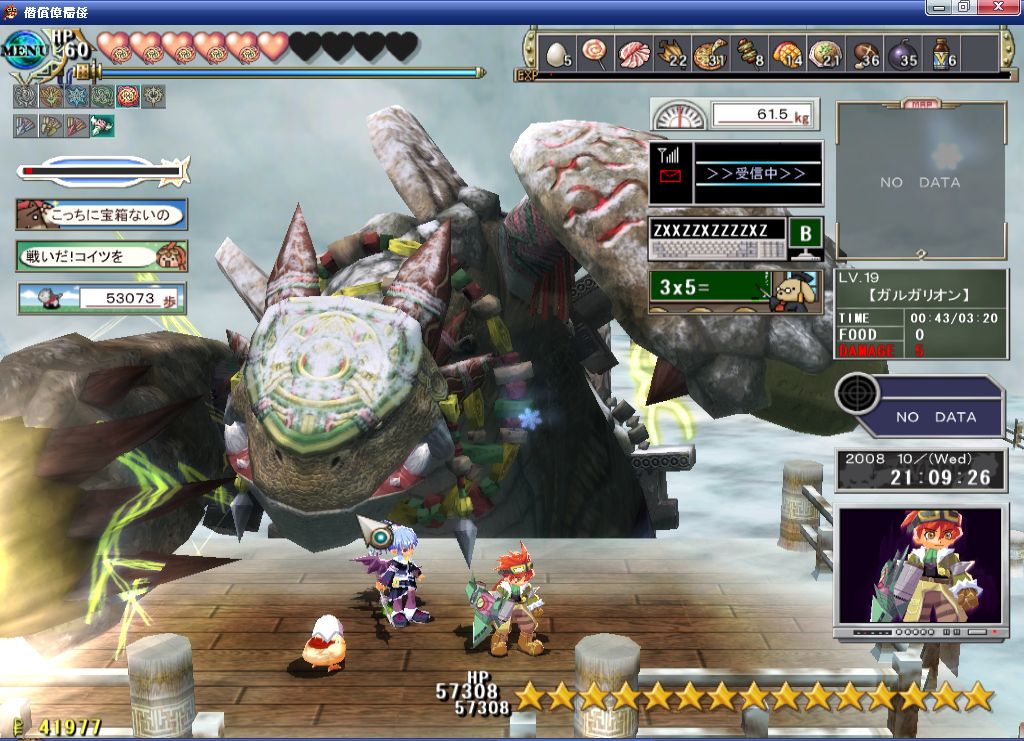Select the red-haired character speech bubble

coord(102,256)
